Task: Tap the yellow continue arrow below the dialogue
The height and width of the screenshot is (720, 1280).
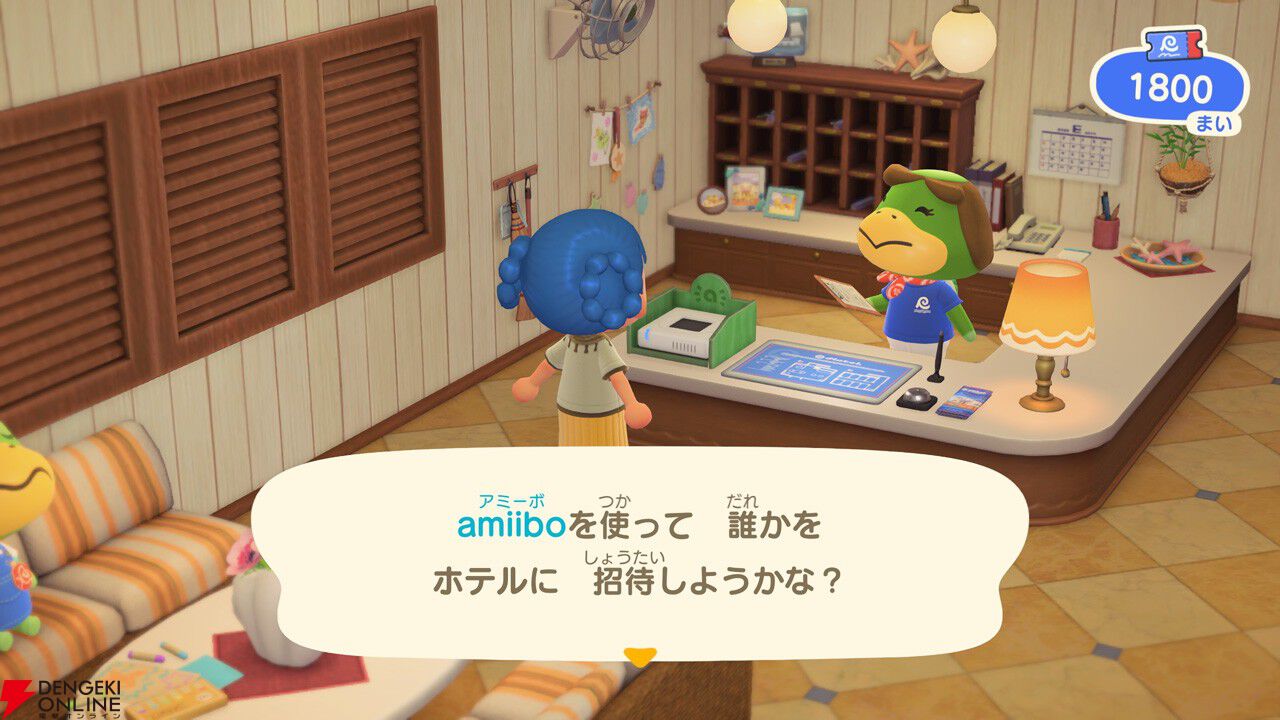Action: pyautogui.click(x=640, y=654)
